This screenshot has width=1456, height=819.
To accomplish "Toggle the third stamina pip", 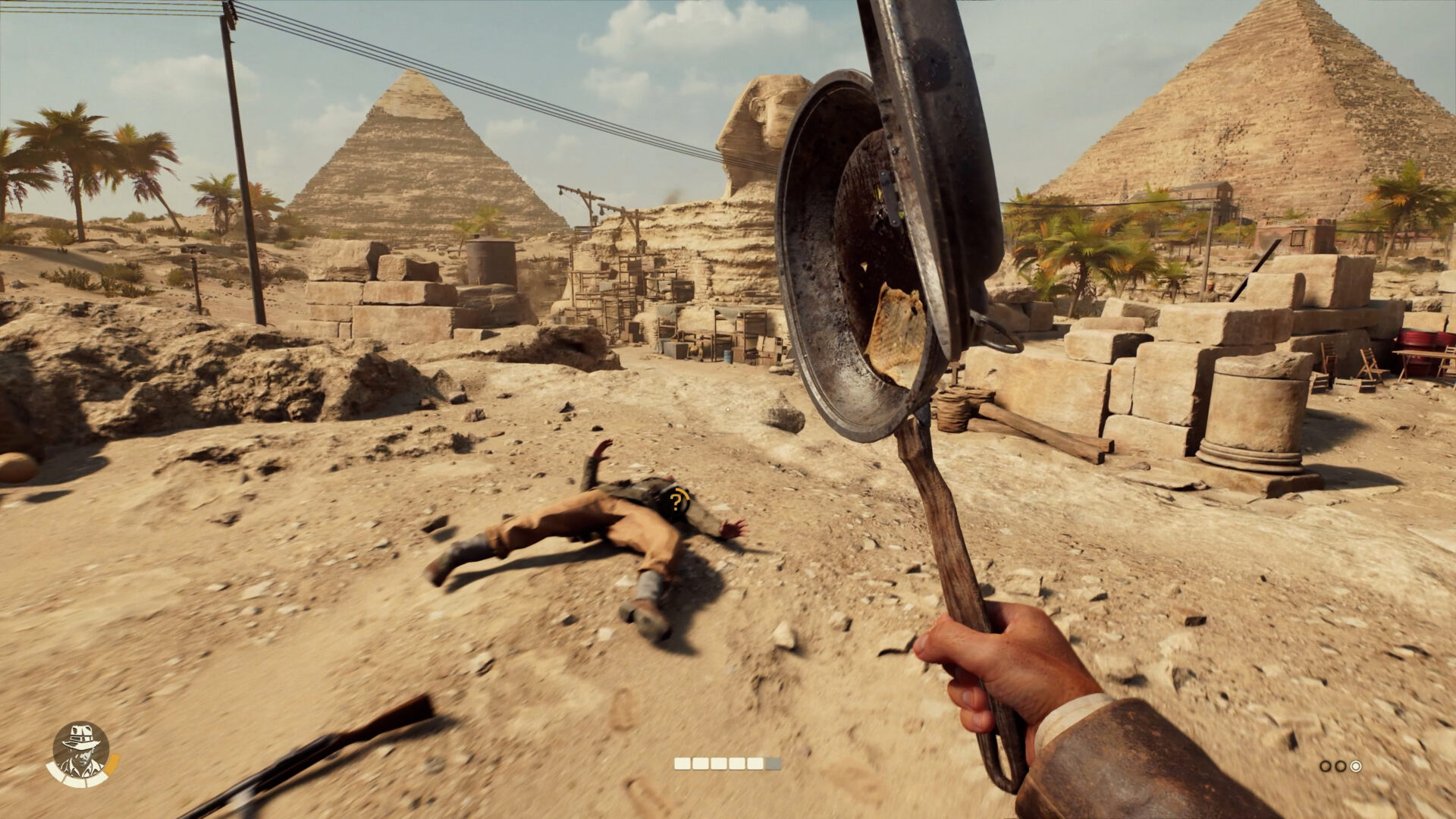I will click(719, 763).
